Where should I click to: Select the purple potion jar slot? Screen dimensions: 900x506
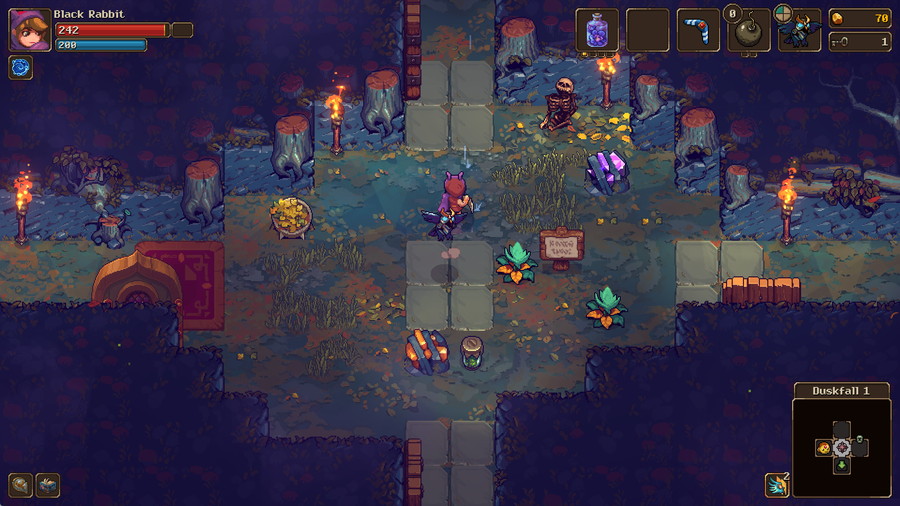(x=597, y=30)
